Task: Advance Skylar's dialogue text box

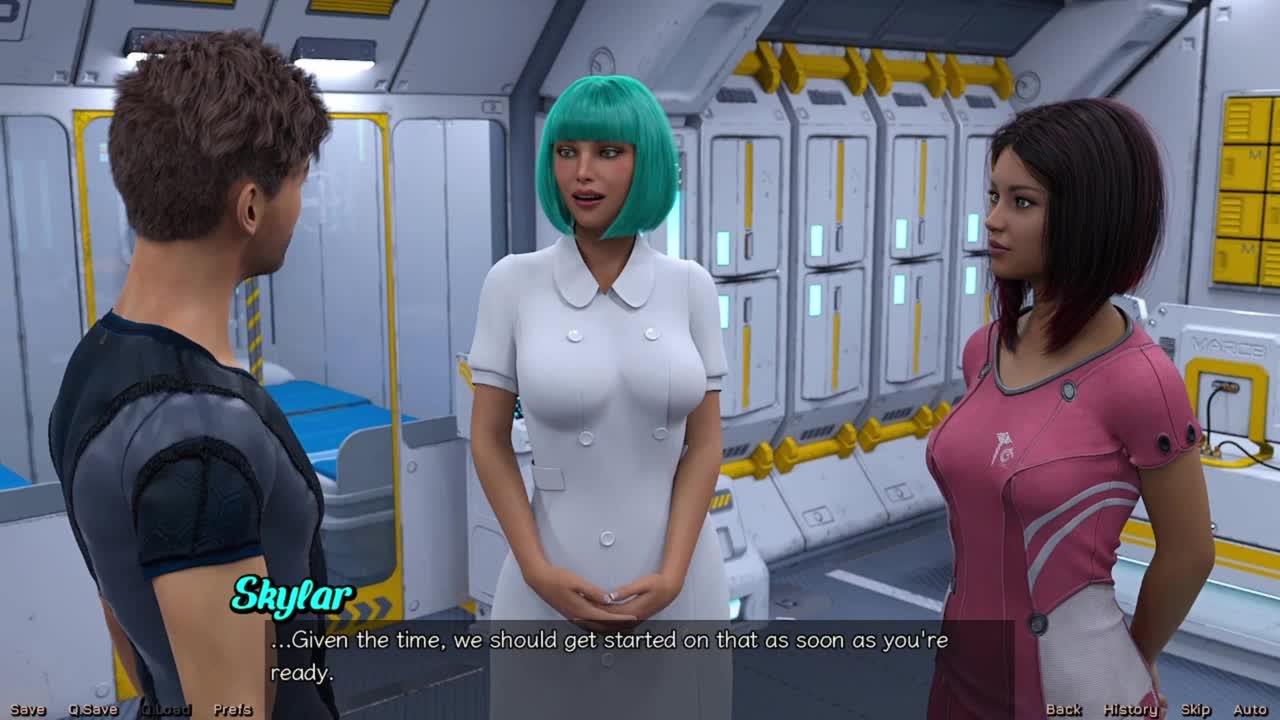Action: point(640,655)
